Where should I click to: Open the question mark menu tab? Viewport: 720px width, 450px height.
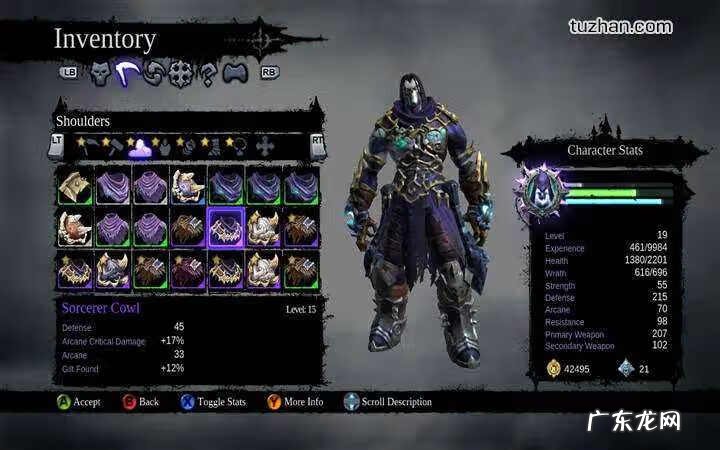click(208, 73)
